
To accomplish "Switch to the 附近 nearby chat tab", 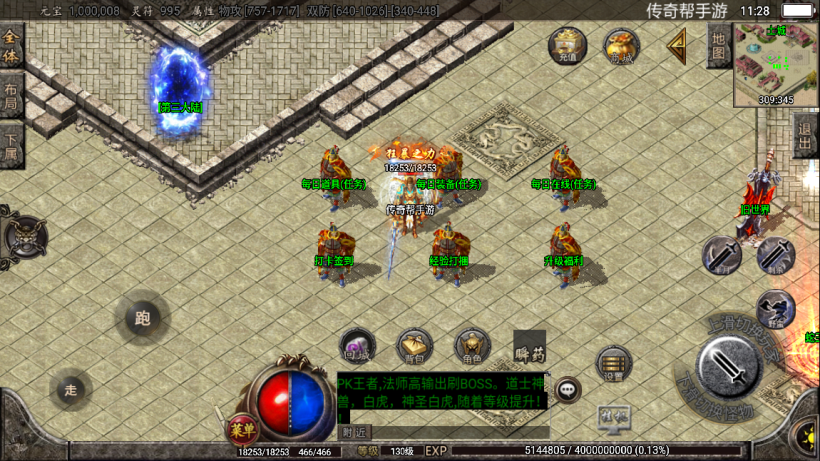I will [354, 432].
